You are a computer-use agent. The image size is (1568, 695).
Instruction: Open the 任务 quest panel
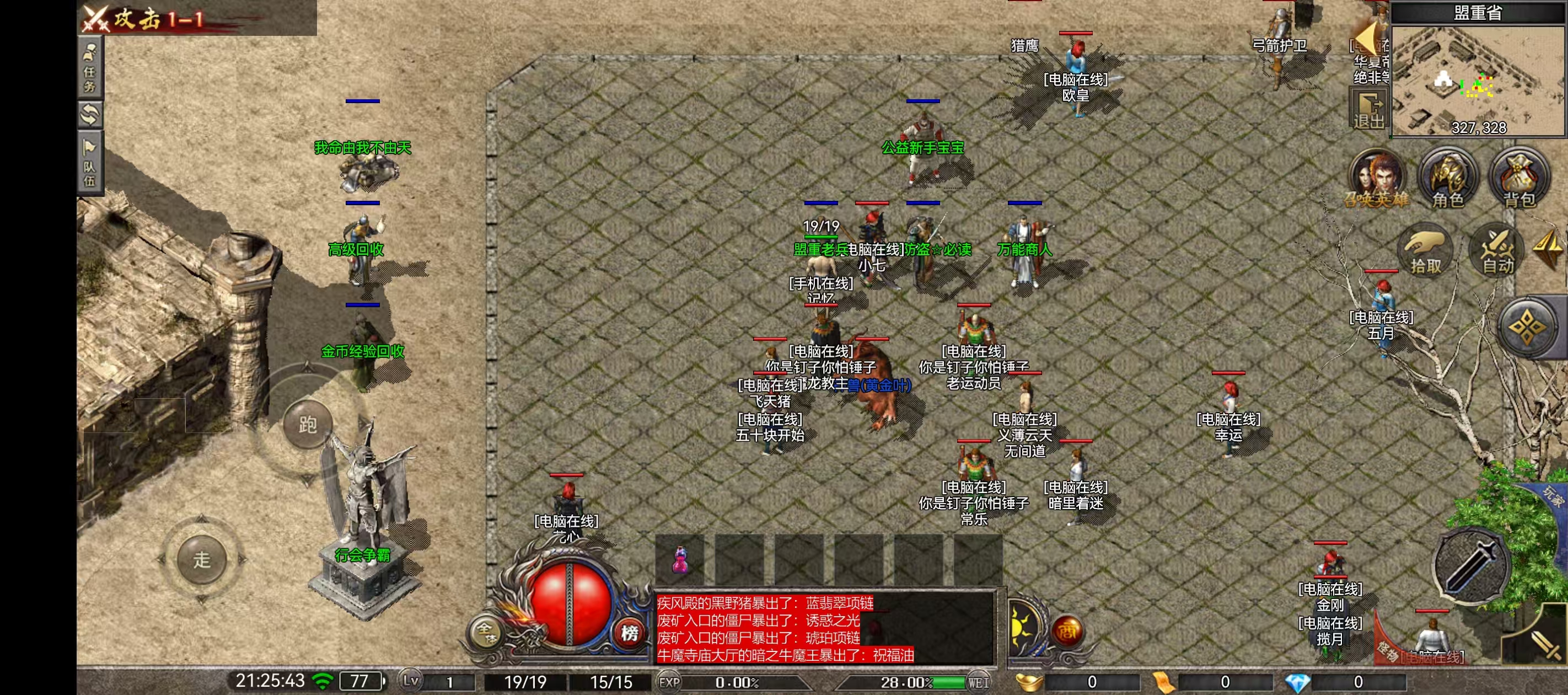(90, 66)
